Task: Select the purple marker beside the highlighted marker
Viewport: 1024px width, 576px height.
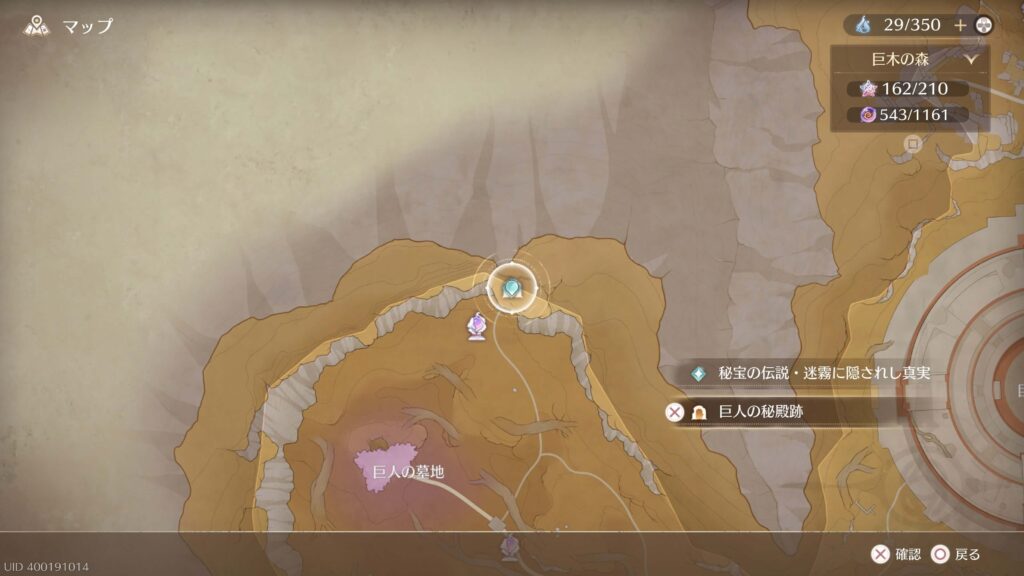Action: pyautogui.click(x=478, y=325)
